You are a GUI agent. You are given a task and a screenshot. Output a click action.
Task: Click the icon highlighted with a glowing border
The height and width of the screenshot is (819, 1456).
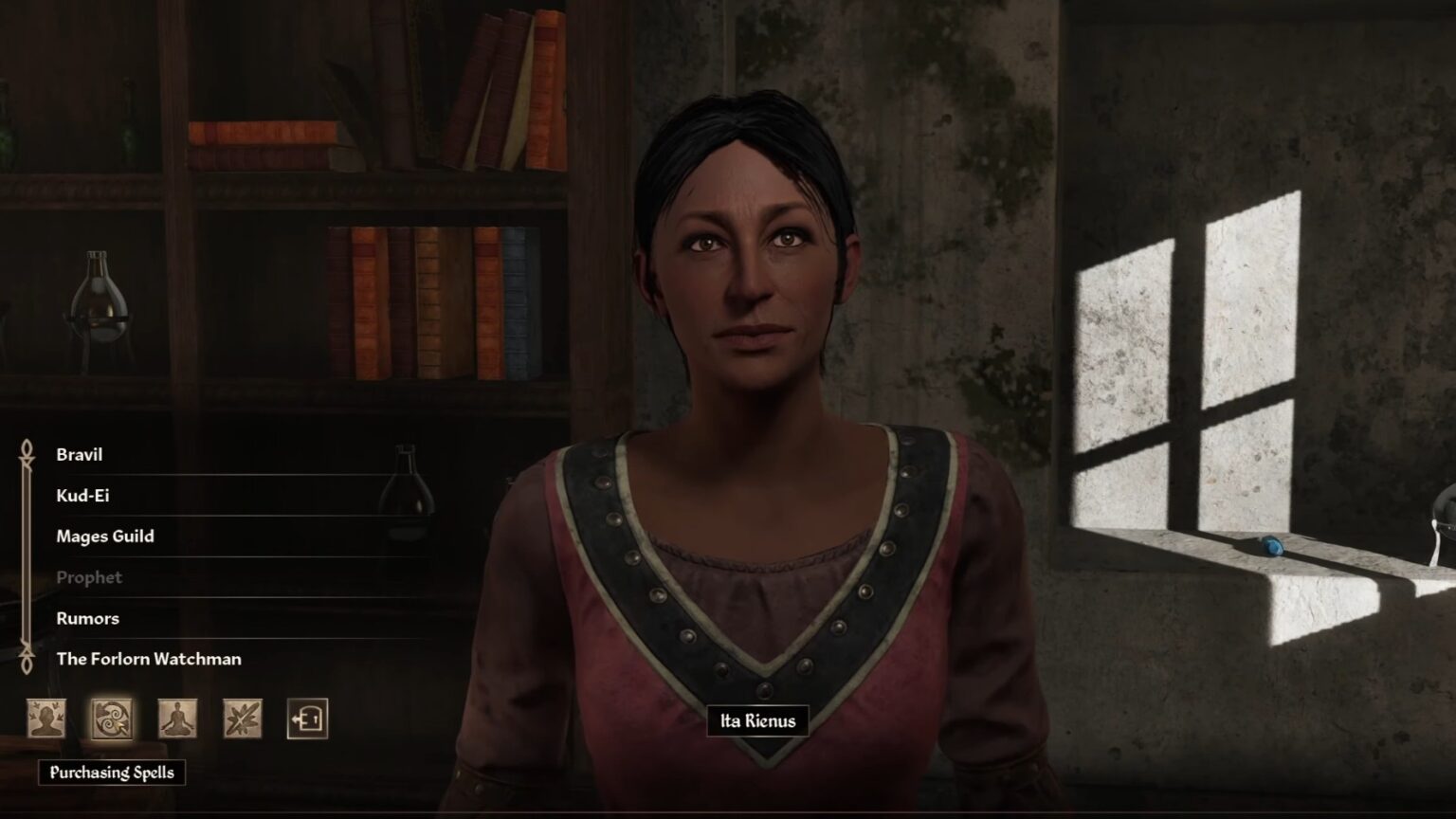(x=111, y=720)
